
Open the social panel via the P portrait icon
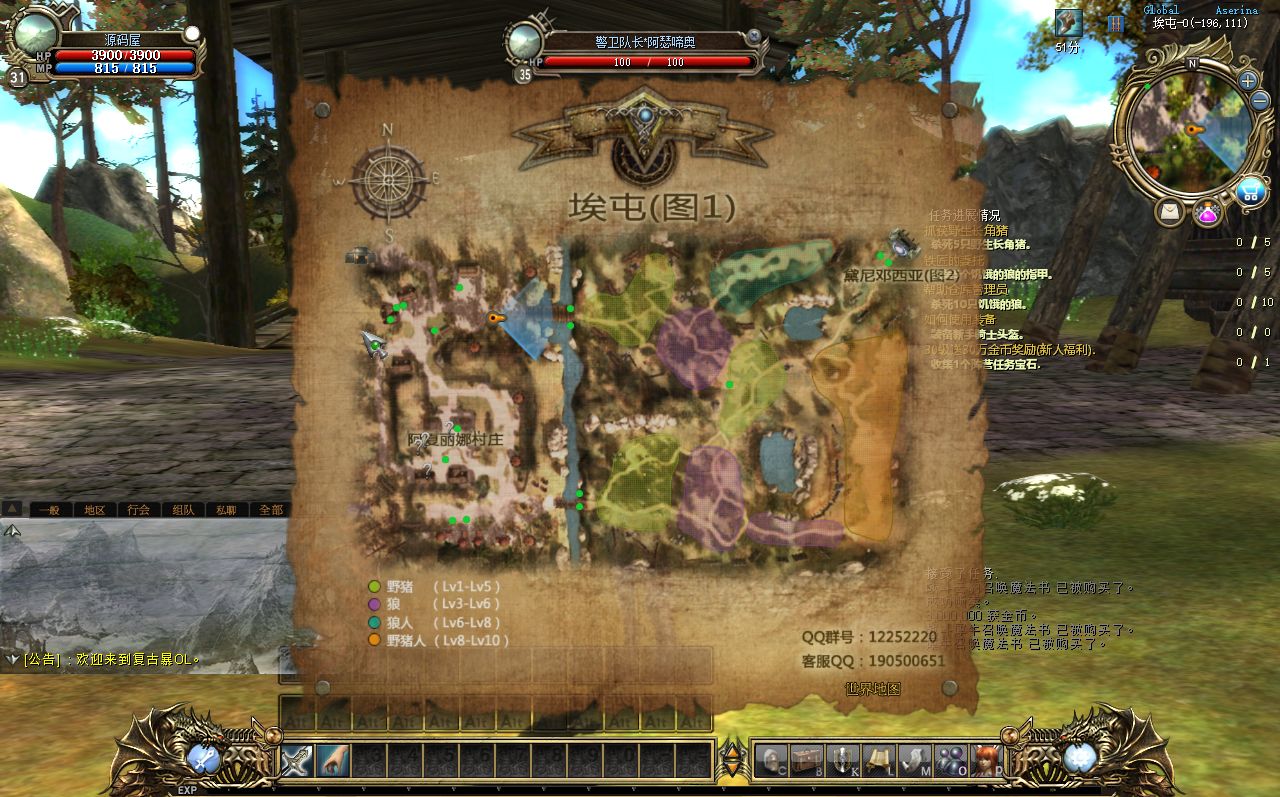coord(988,760)
